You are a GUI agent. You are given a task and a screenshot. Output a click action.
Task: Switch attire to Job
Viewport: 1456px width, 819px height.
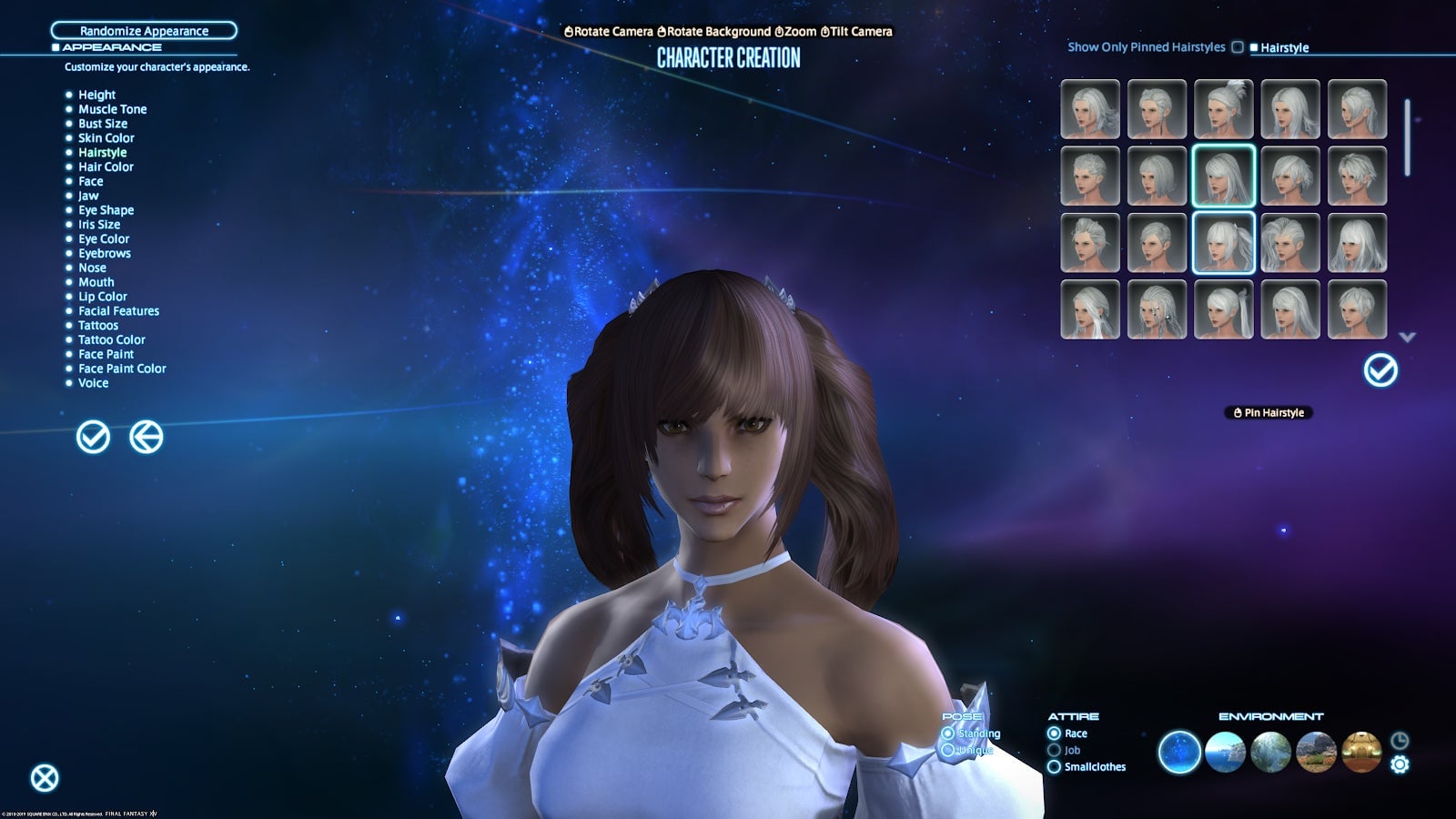point(1054,751)
